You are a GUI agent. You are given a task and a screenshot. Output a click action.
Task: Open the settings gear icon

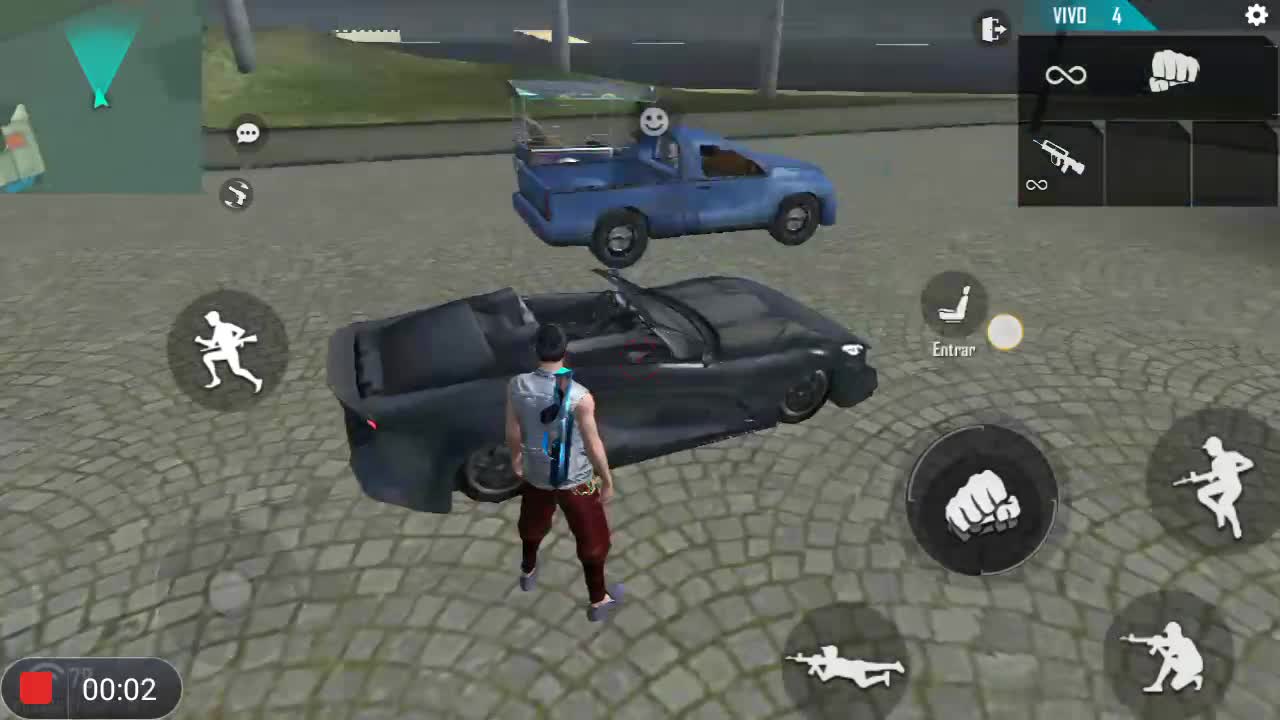coord(1256,15)
